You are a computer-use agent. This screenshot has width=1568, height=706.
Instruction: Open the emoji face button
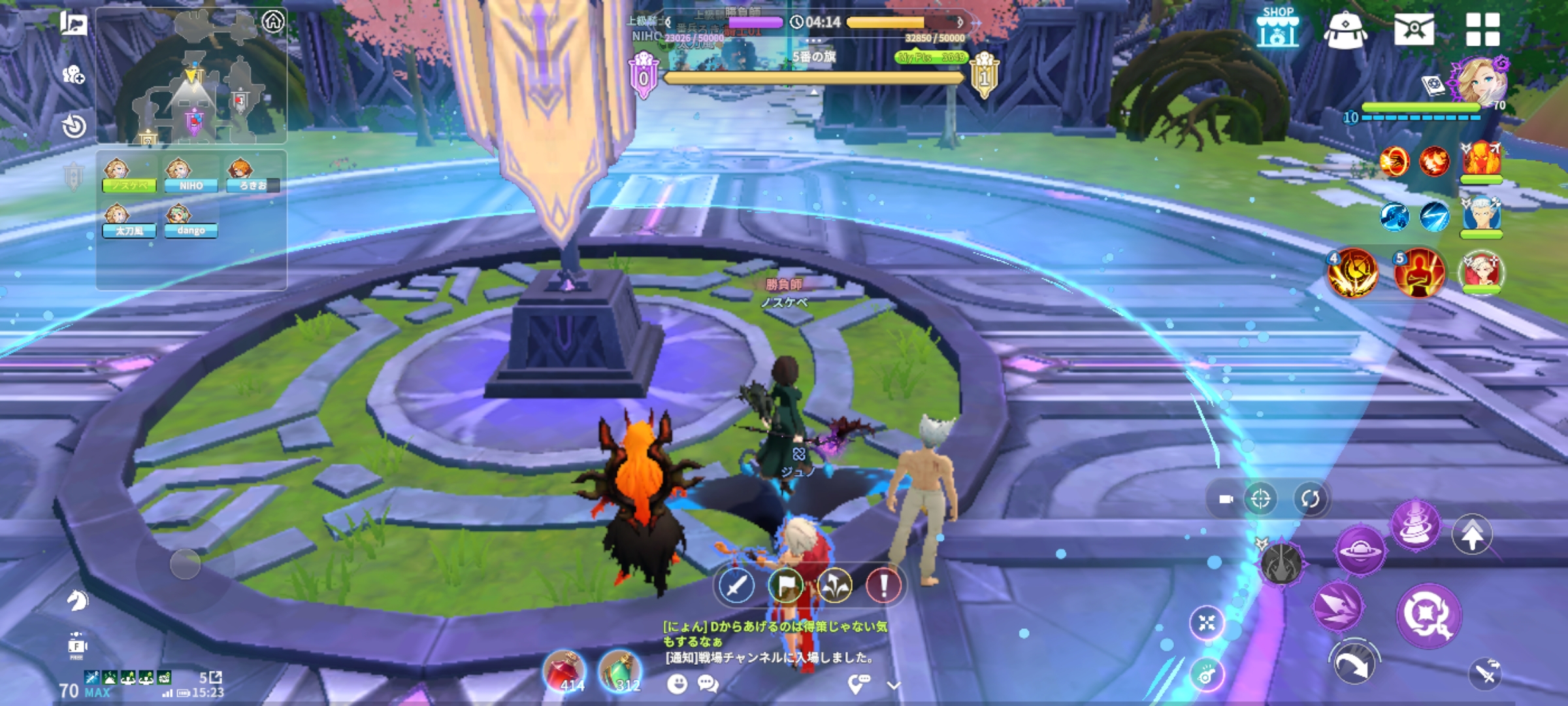pos(678,684)
